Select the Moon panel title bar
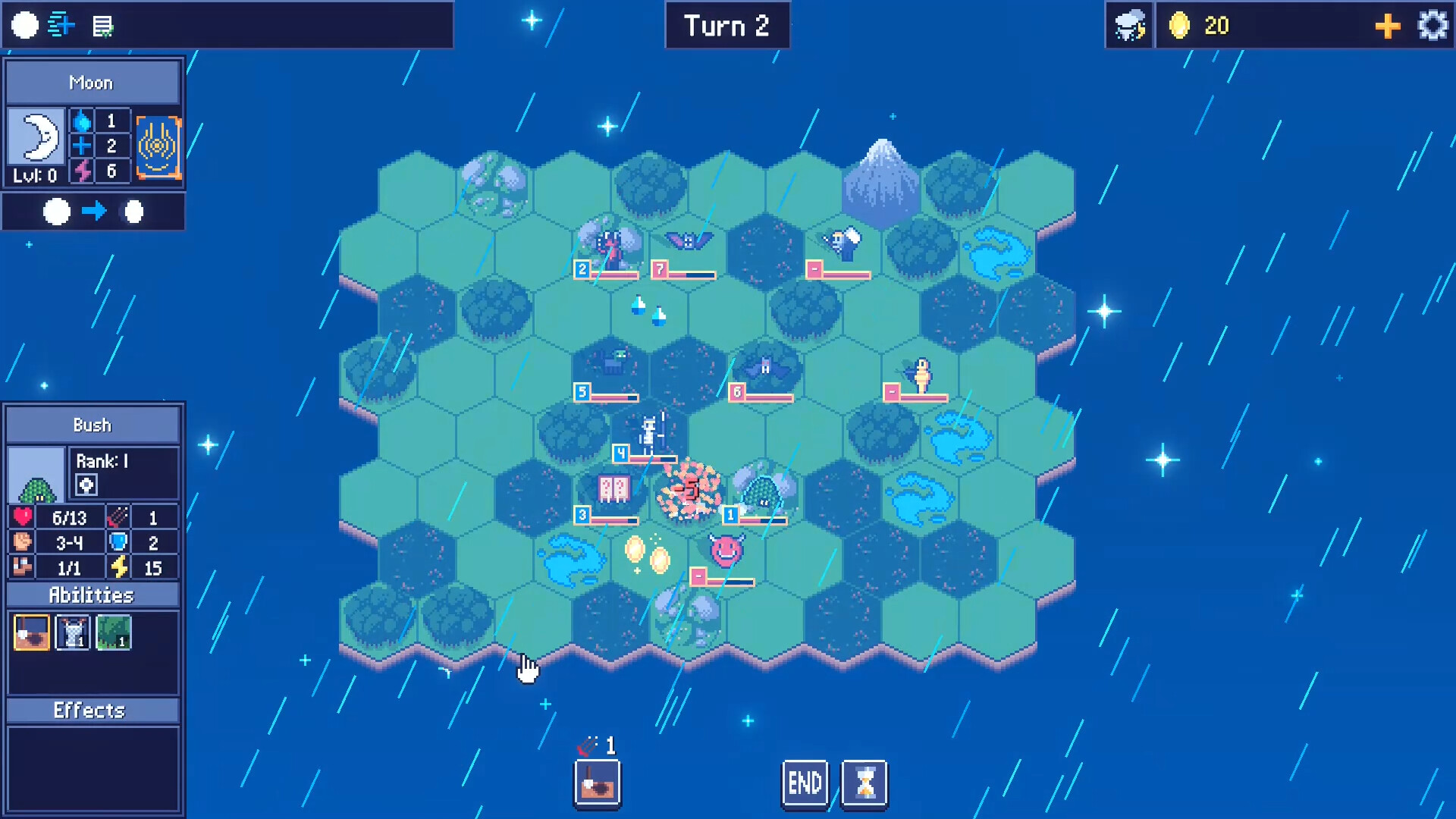This screenshot has height=819, width=1456. (x=92, y=82)
